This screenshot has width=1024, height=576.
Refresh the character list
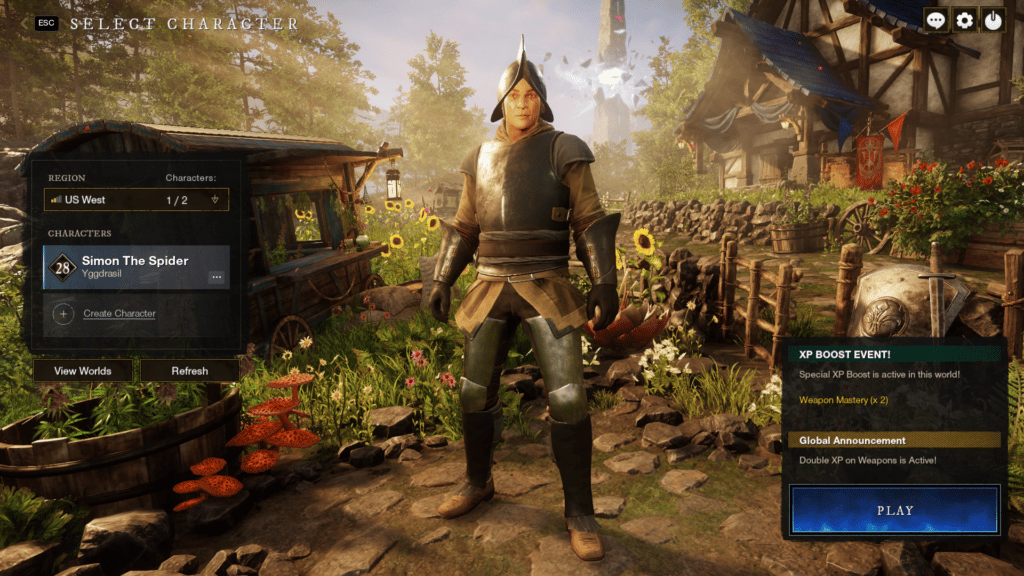click(x=189, y=371)
